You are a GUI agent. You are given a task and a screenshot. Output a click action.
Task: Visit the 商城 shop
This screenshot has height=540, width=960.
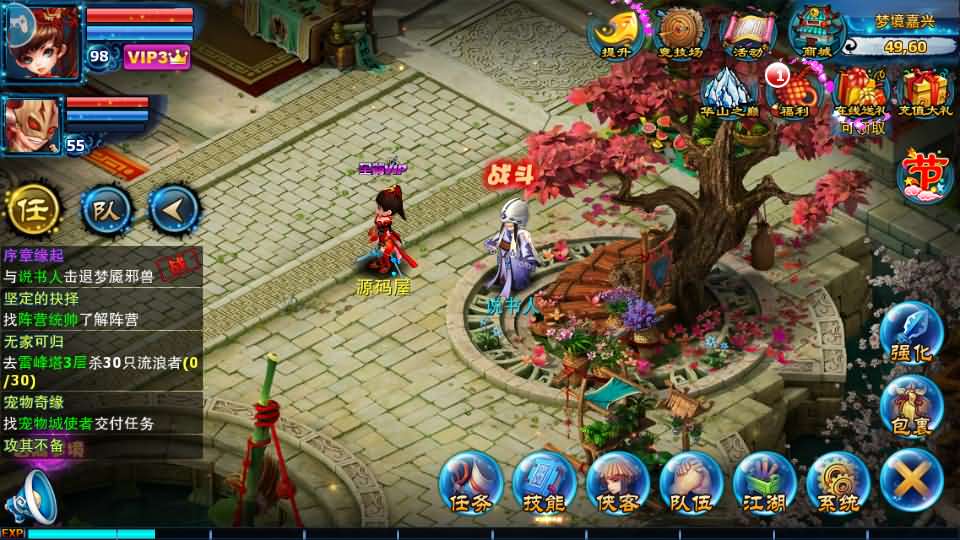pos(817,35)
